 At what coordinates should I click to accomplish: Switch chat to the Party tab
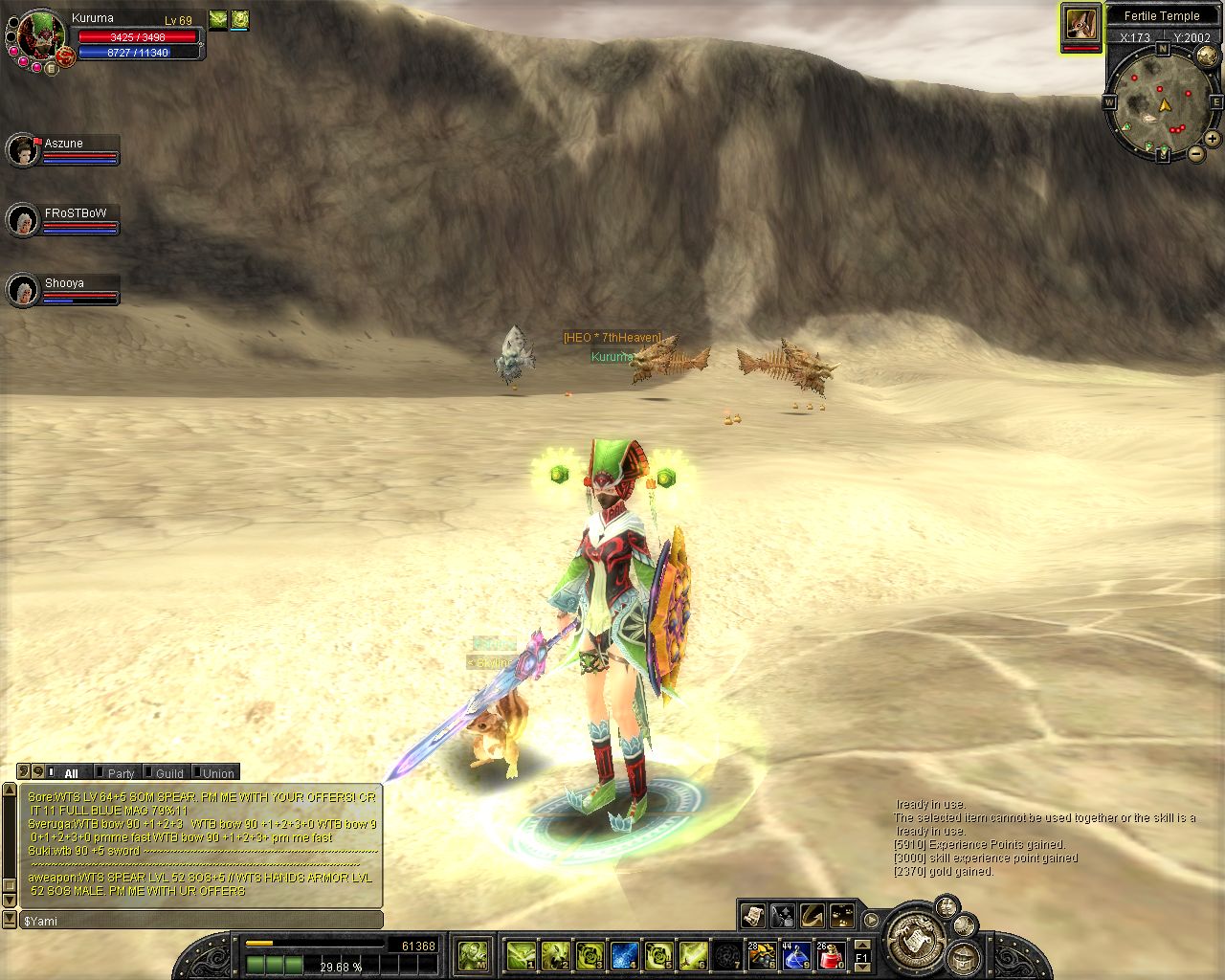click(121, 773)
